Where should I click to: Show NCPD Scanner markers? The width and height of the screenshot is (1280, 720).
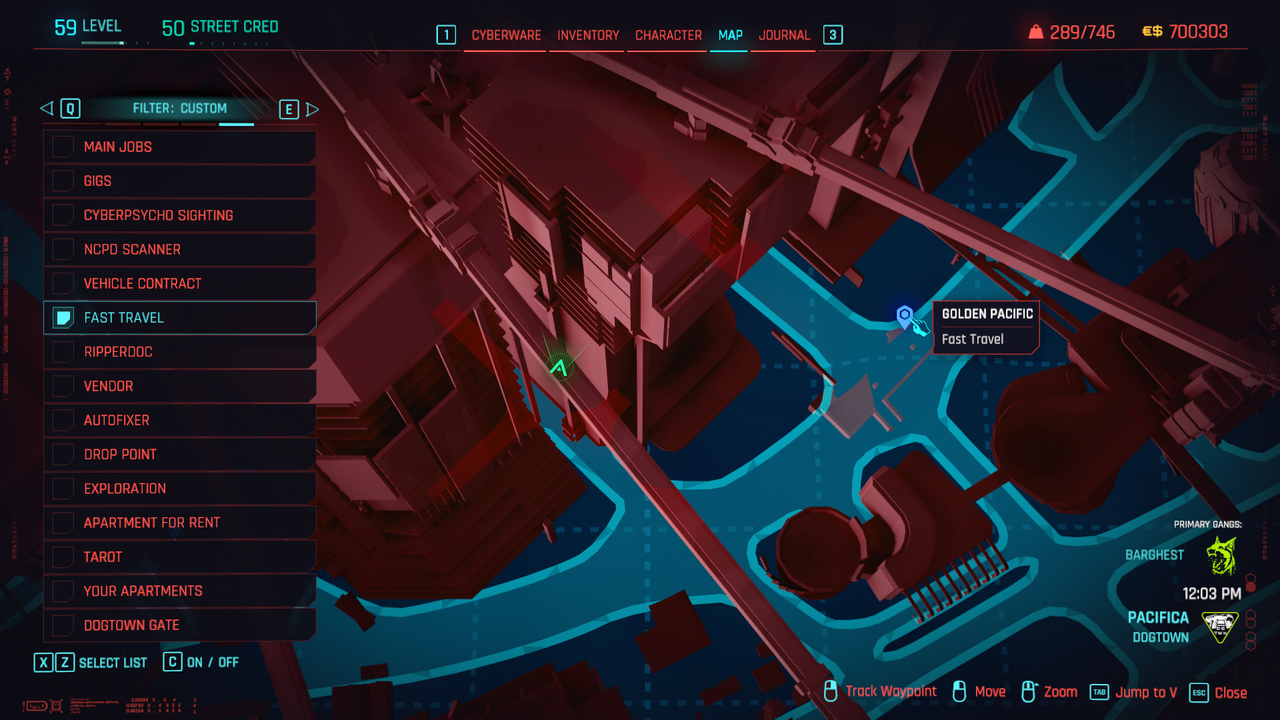click(x=64, y=249)
